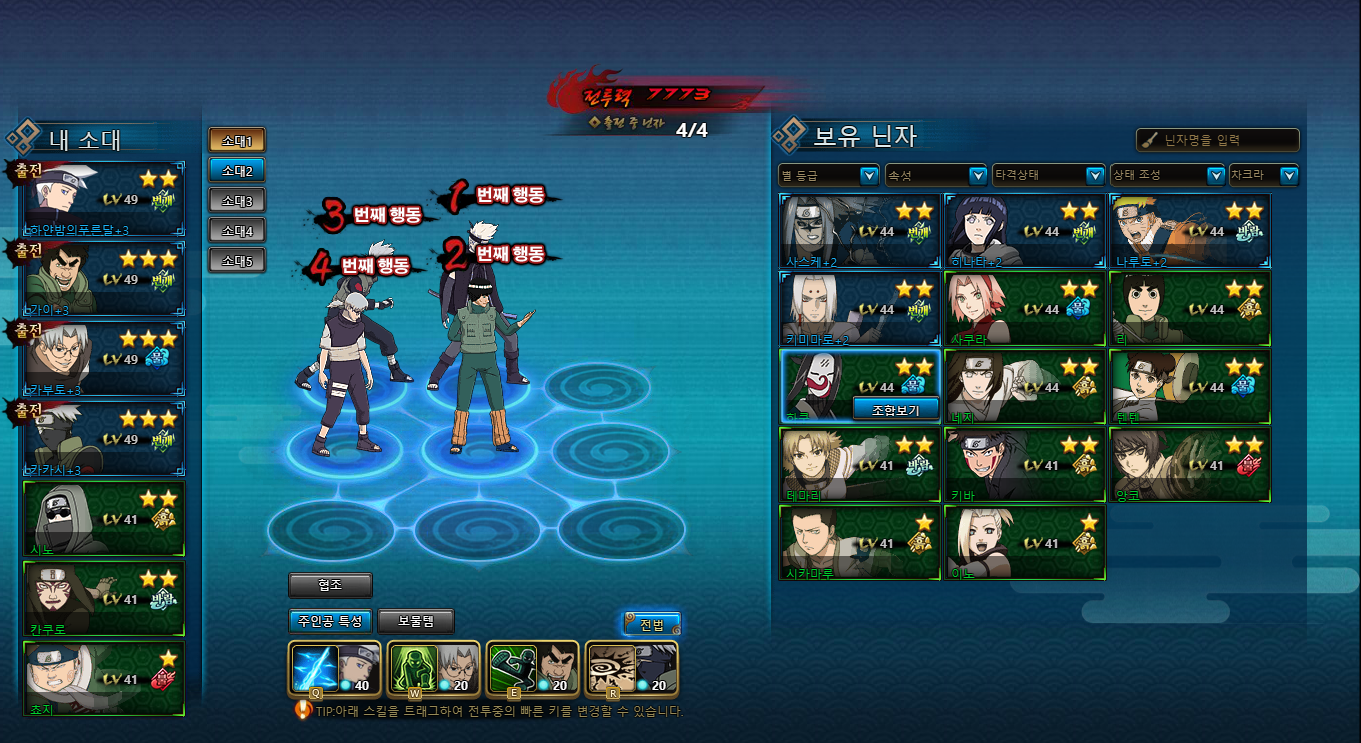Open 주인공 특성 settings
The image size is (1361, 743).
(330, 621)
